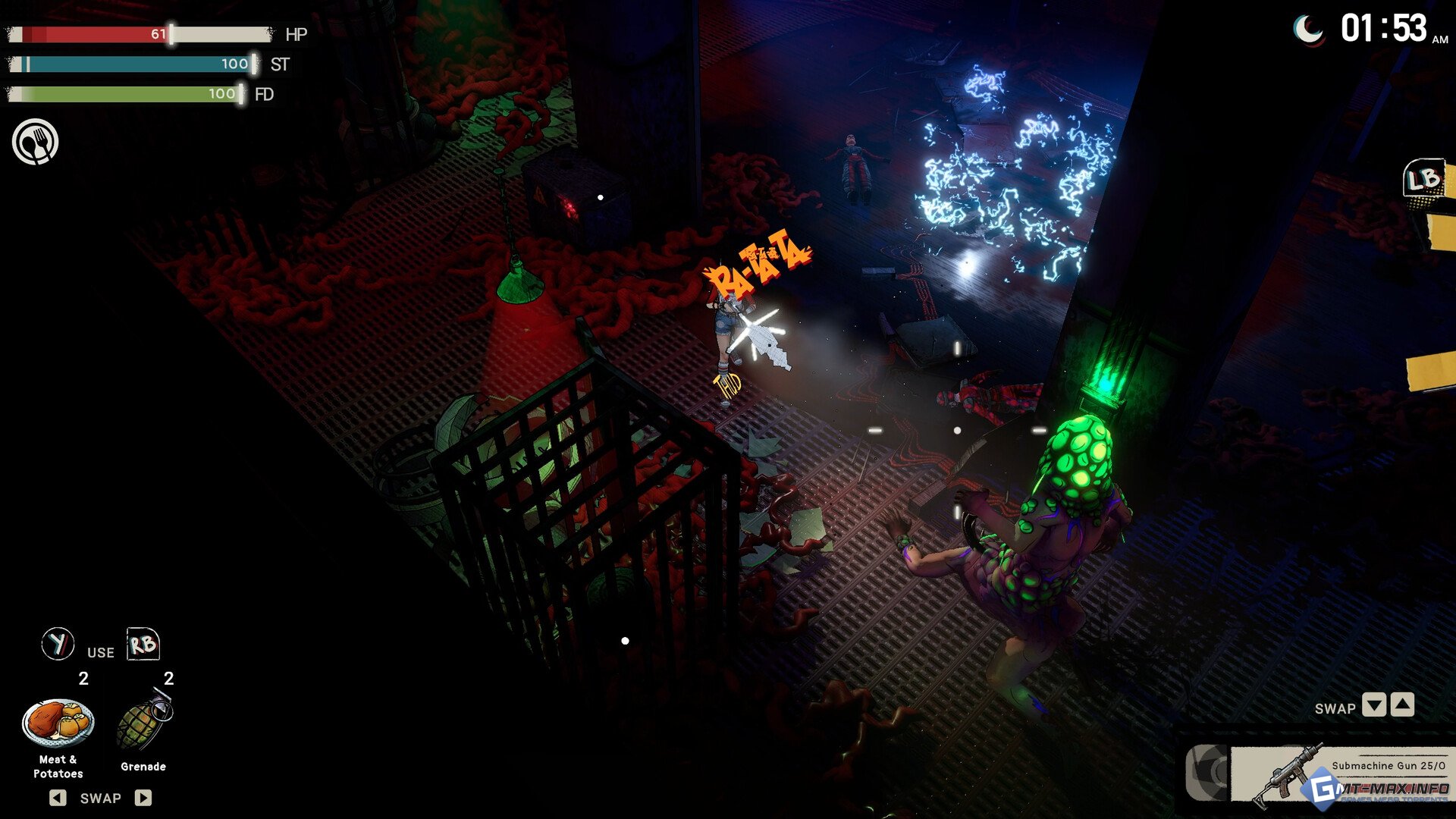1456x819 pixels.
Task: Click the right item swap arrow
Action: [x=143, y=798]
